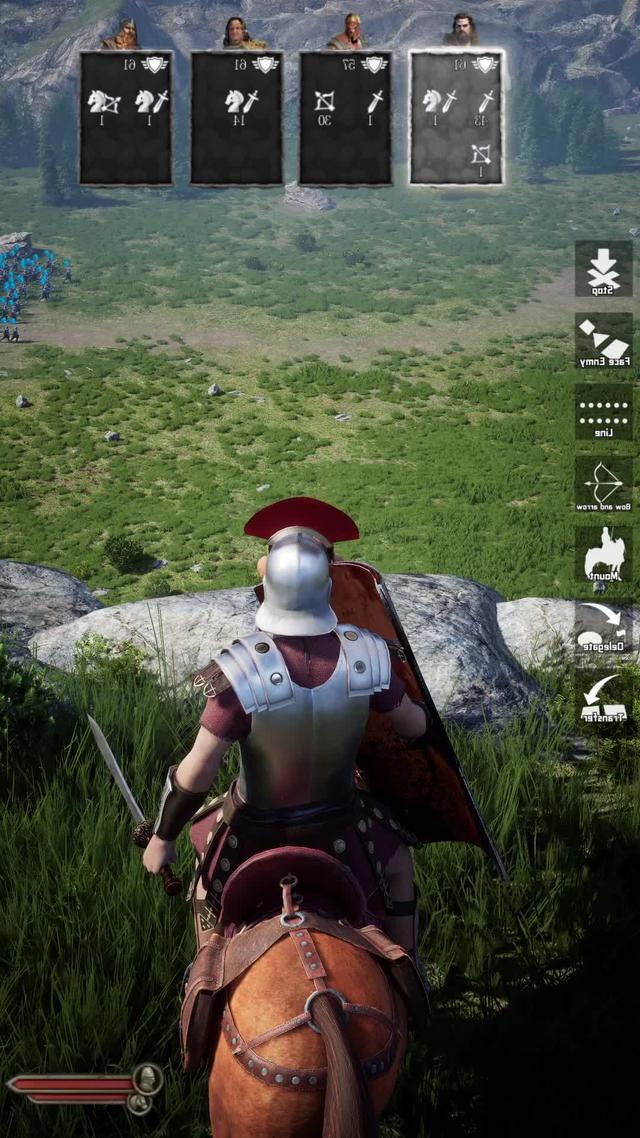The width and height of the screenshot is (640, 1138).
Task: Activate the Bow and arrow order
Action: [x=603, y=486]
